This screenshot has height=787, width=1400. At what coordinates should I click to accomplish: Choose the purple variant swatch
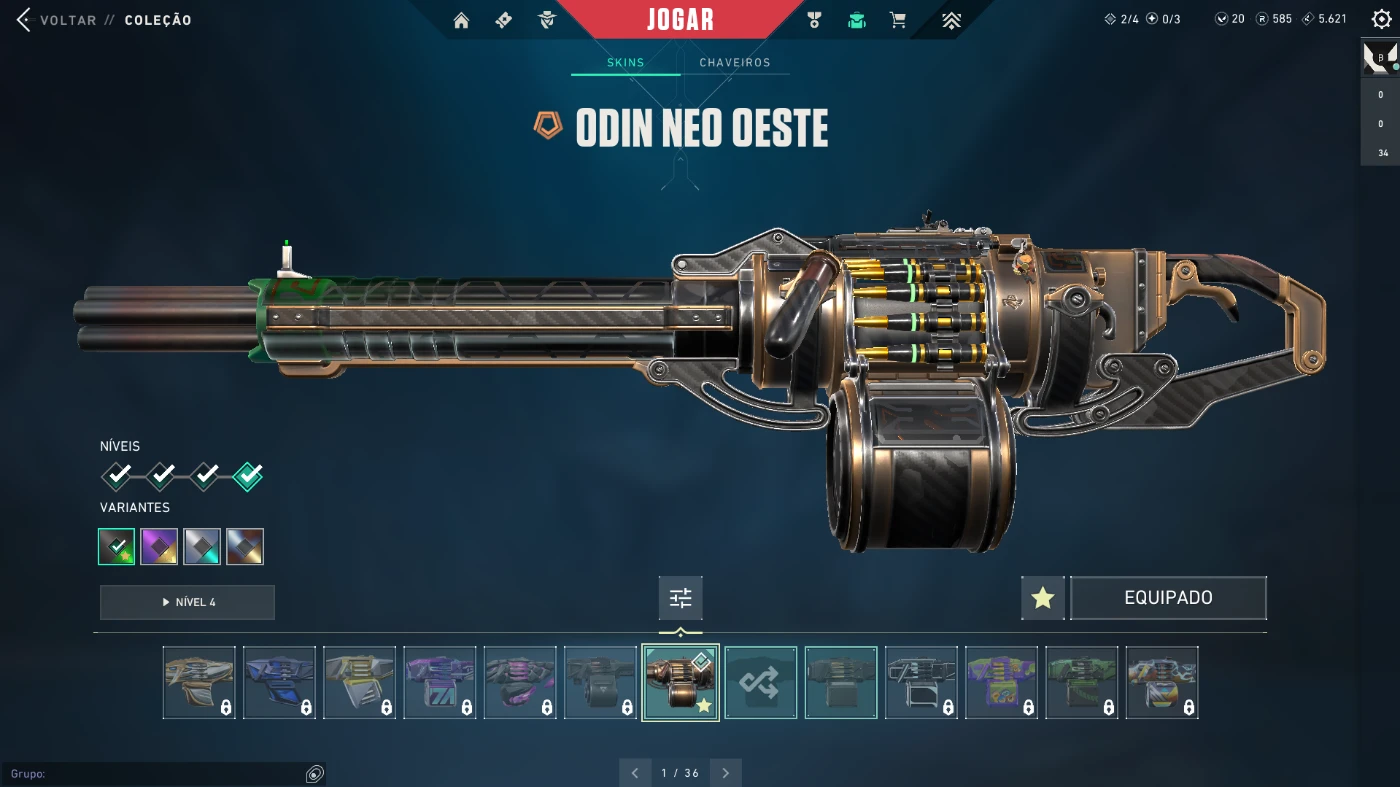pos(159,546)
